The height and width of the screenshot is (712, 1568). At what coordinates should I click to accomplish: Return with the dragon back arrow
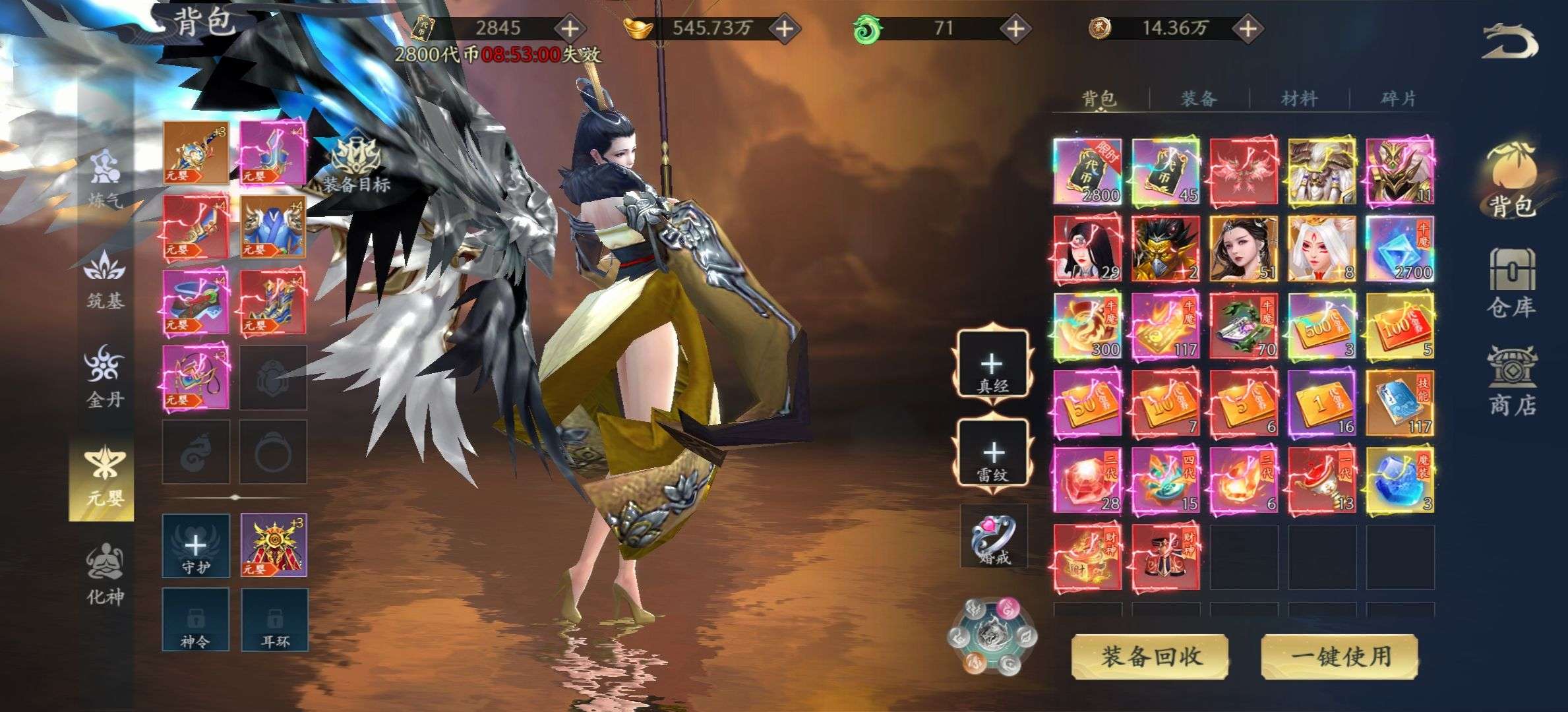pyautogui.click(x=1509, y=42)
